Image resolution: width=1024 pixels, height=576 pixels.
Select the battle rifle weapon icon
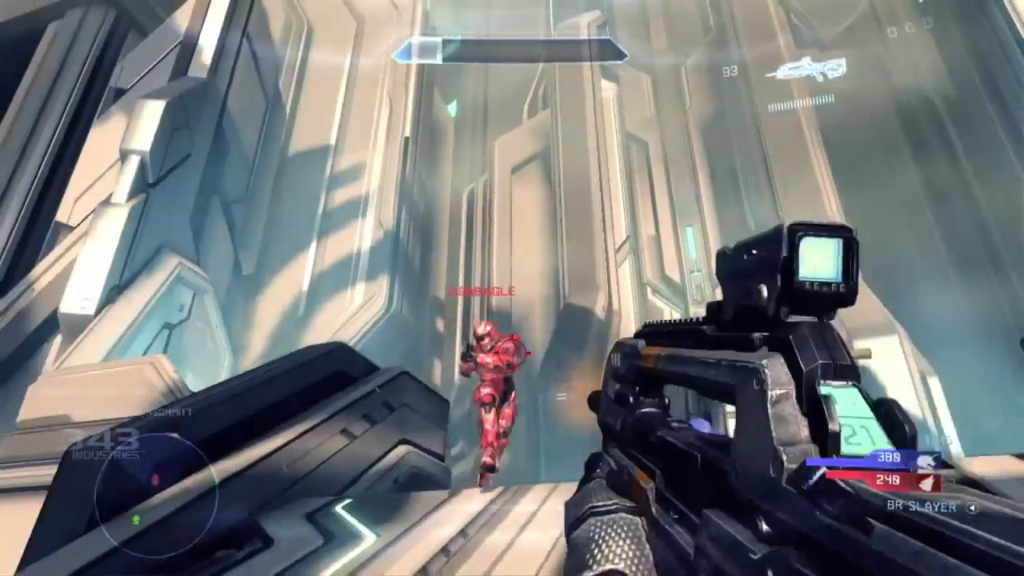point(806,69)
